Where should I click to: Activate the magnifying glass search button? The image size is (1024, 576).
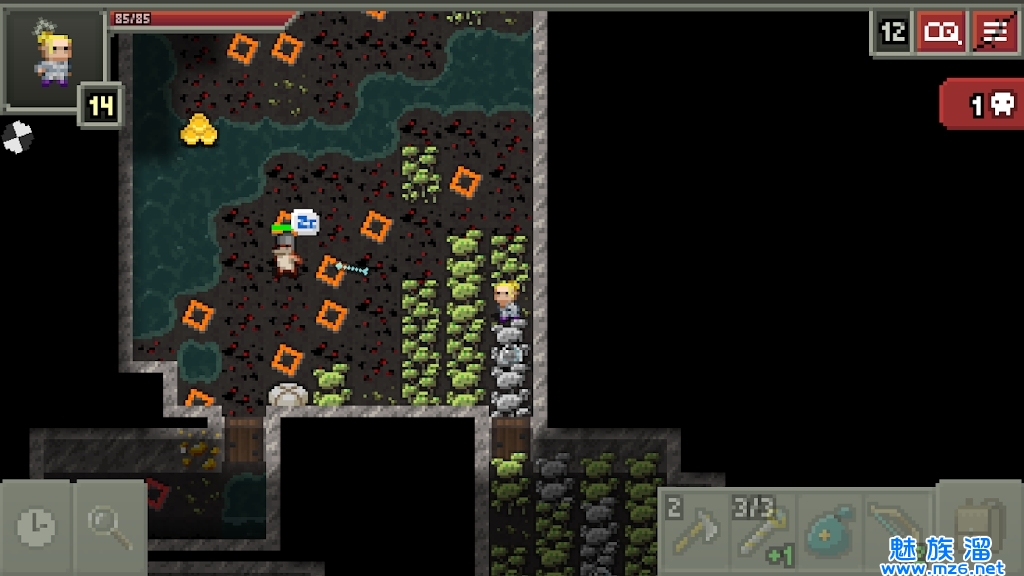[x=109, y=523]
